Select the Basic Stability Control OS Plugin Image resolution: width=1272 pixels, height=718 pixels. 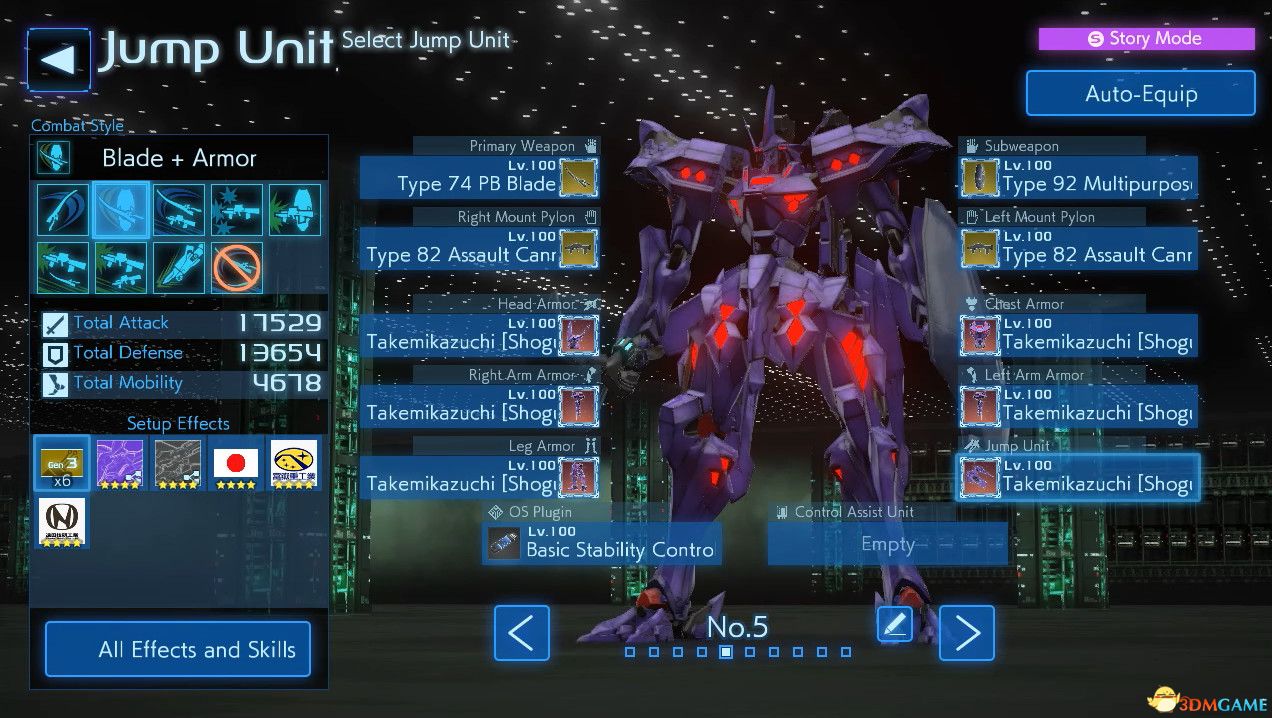click(602, 544)
